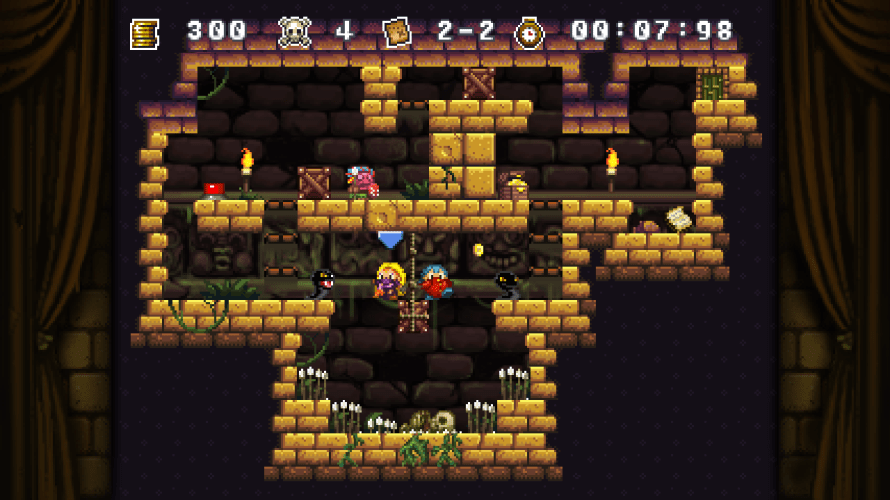This screenshot has height=500, width=890.
Task: Select the skull and crossbones deaths icon
Action: [293, 32]
